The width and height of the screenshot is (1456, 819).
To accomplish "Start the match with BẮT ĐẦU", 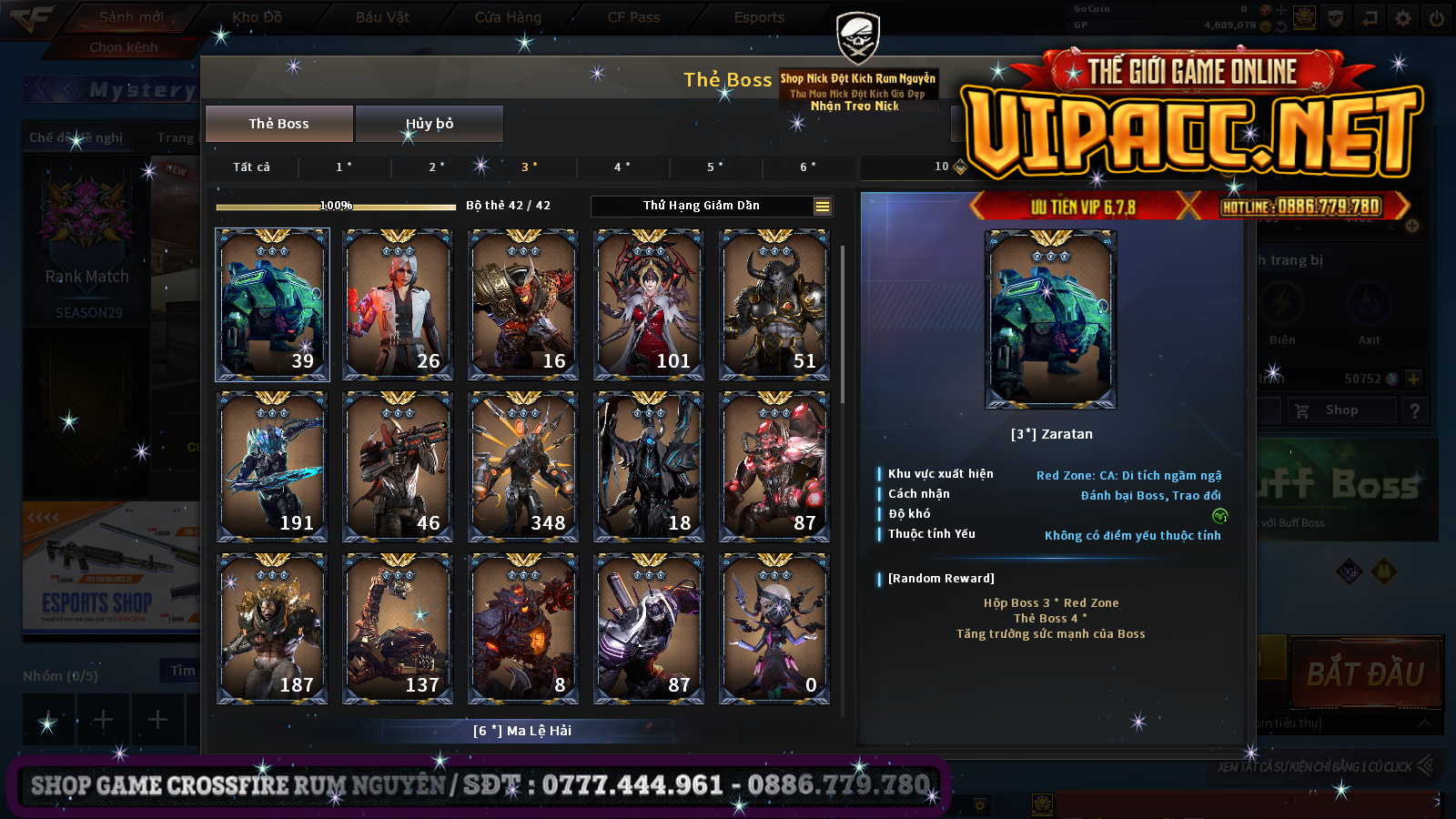I will (1365, 674).
